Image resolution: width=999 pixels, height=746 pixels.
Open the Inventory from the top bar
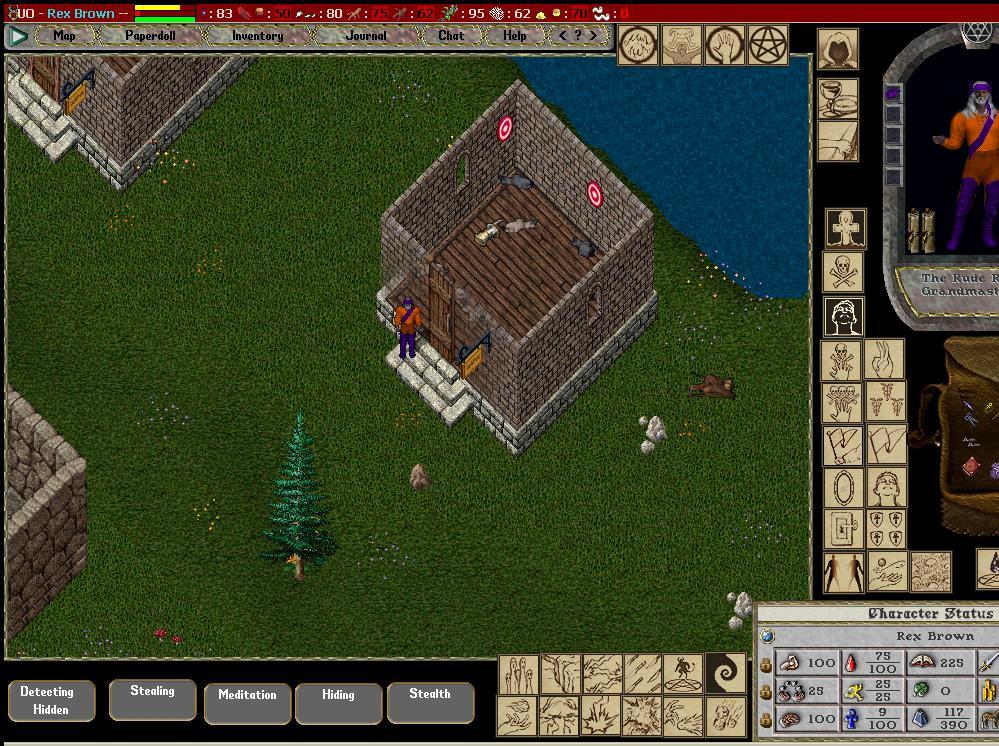[x=257, y=35]
